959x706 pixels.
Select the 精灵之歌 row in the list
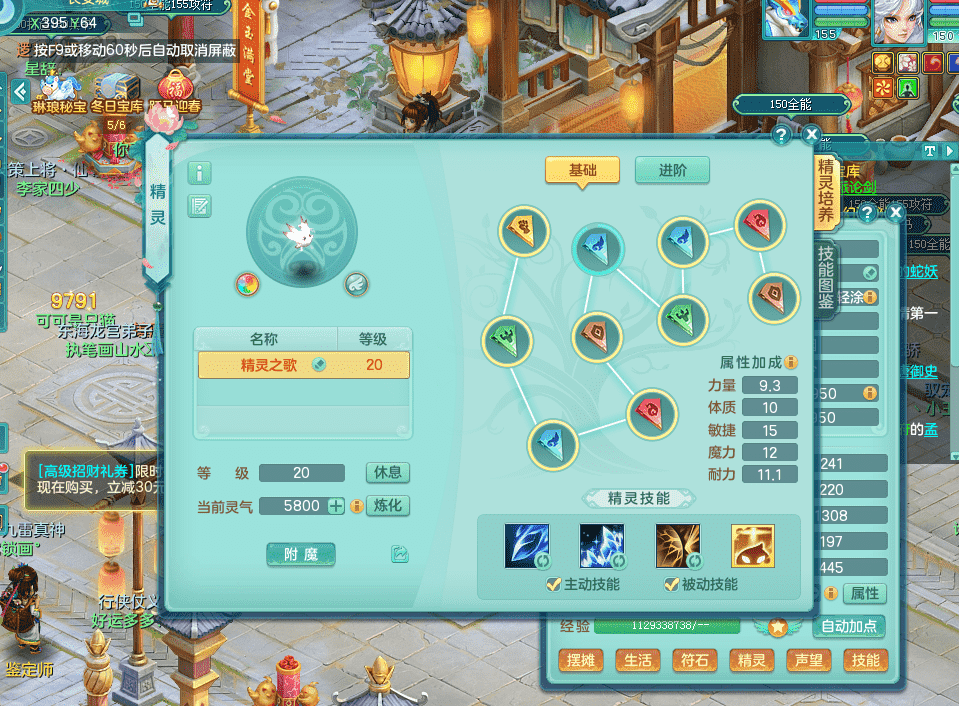303,365
